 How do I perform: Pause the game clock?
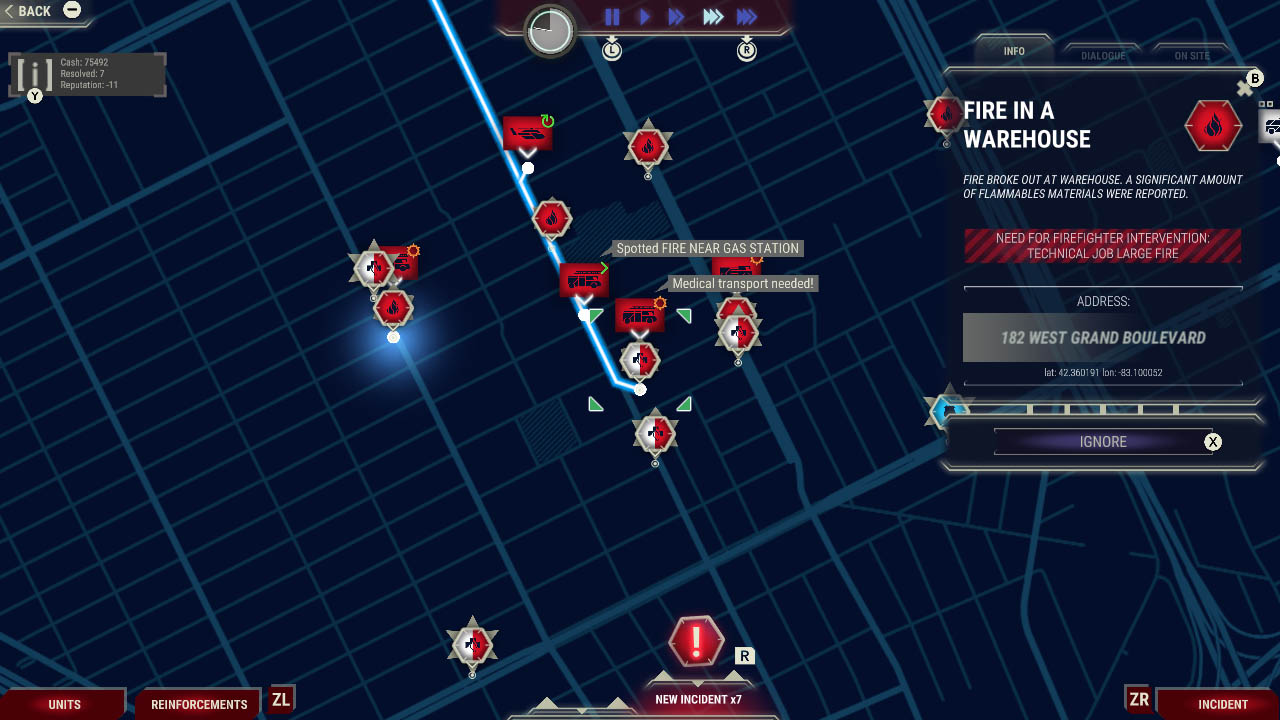611,15
